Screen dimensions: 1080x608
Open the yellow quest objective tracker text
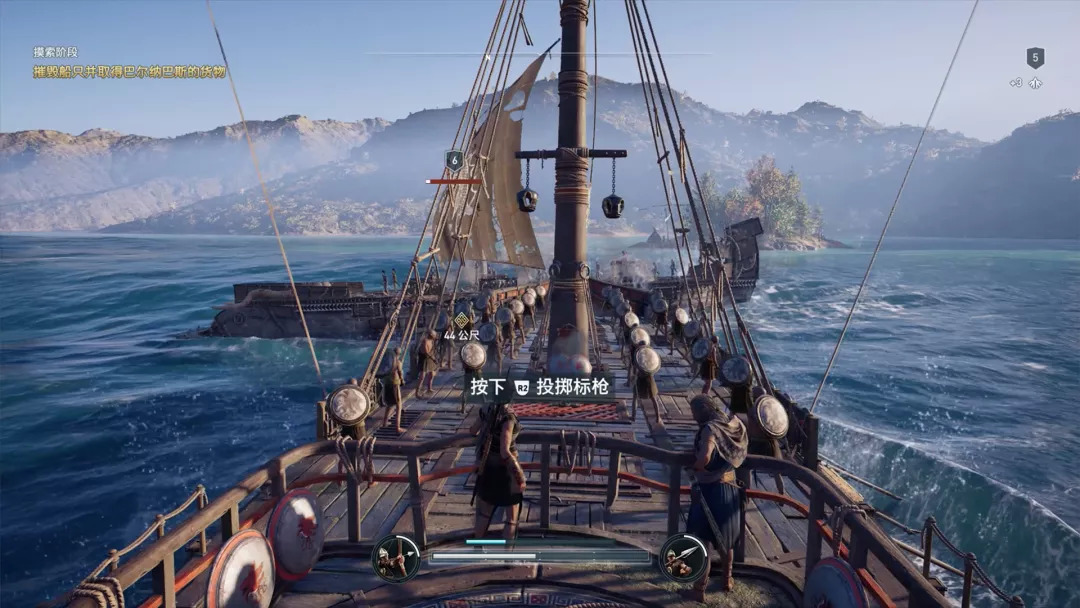pos(129,72)
